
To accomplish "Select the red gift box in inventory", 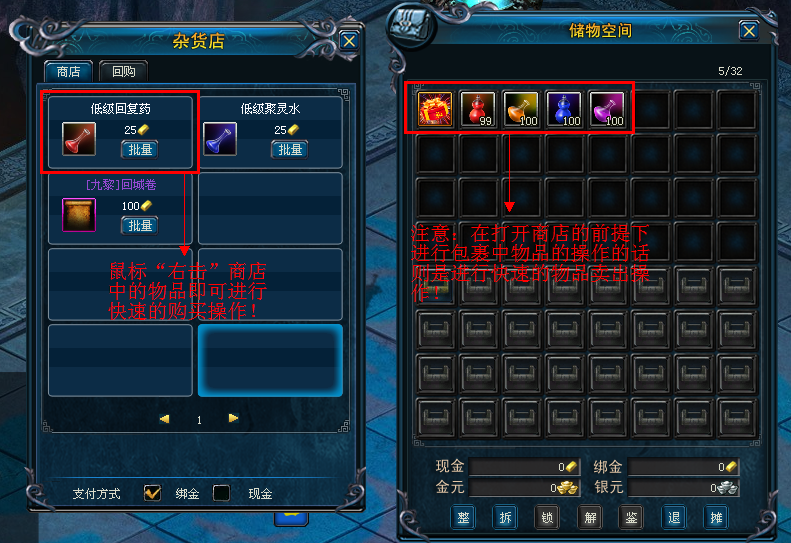I will (x=435, y=109).
